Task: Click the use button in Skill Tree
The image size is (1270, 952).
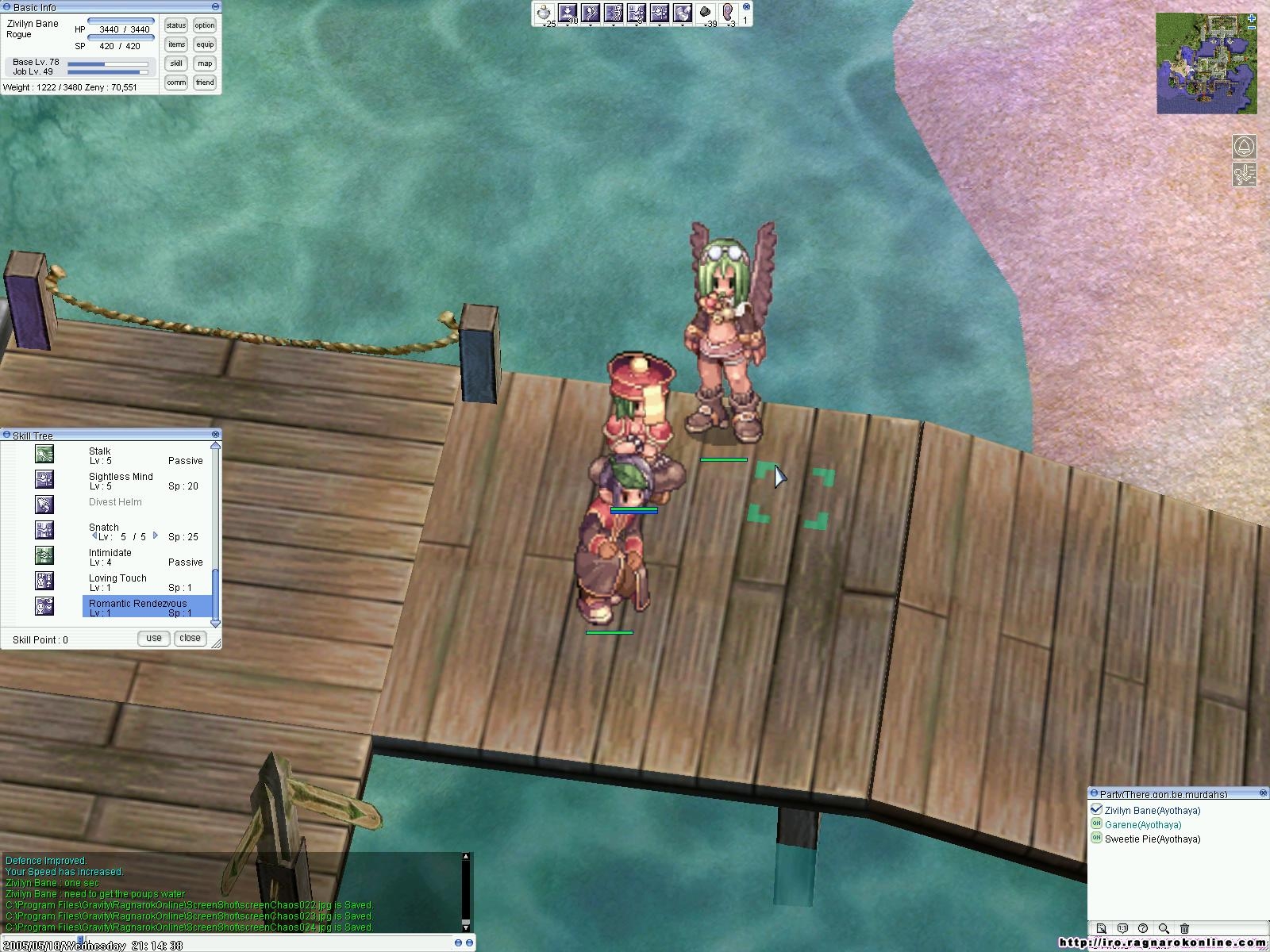Action: pos(154,638)
